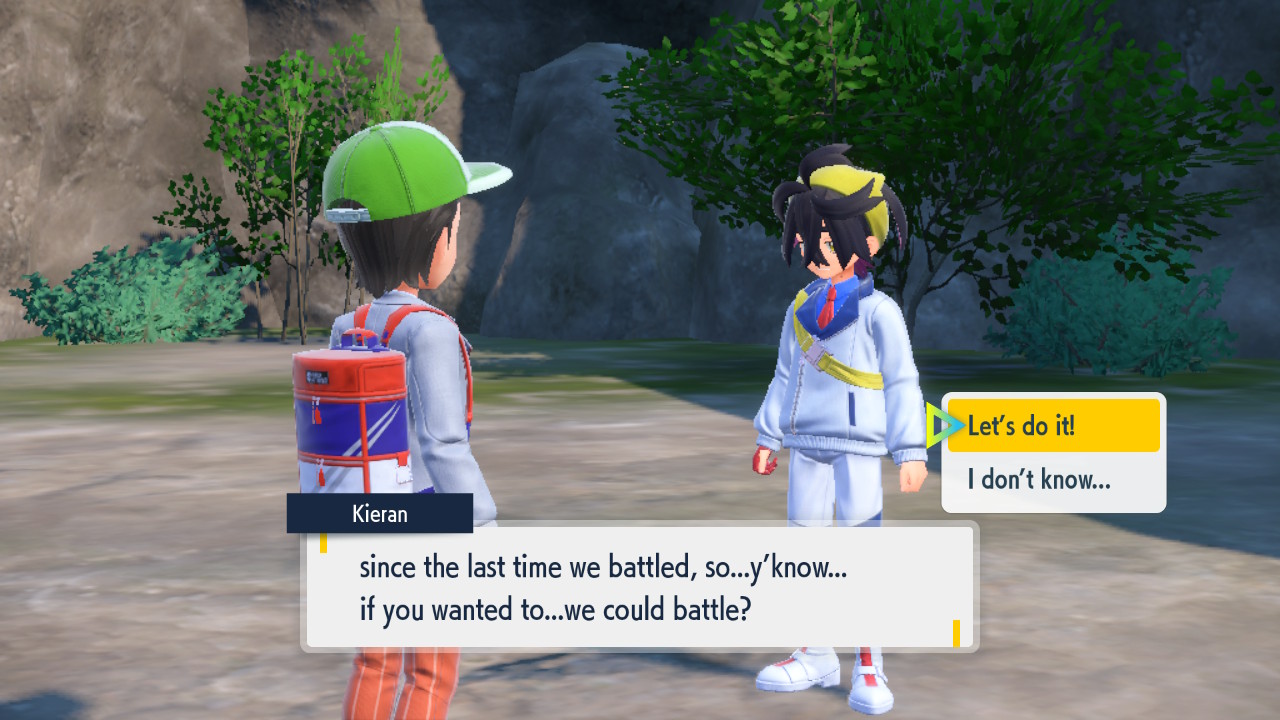The image size is (1280, 720).
Task: Choose the "Let's do it!" reply
Action: 1053,426
